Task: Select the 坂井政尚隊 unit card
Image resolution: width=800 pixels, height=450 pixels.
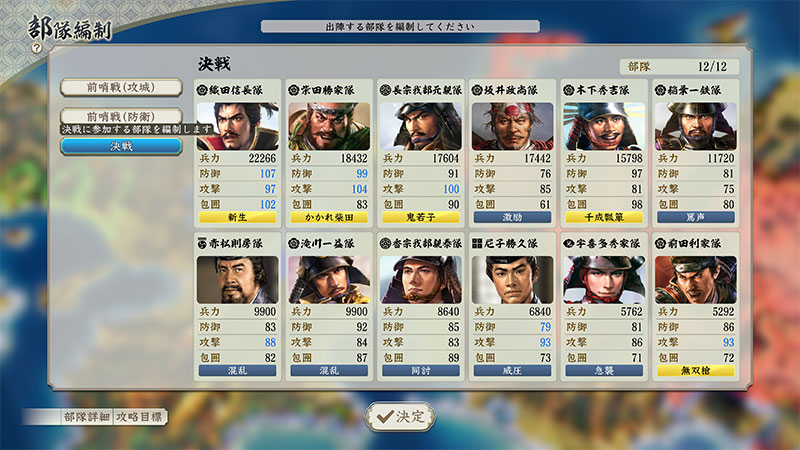Action: tap(512, 152)
